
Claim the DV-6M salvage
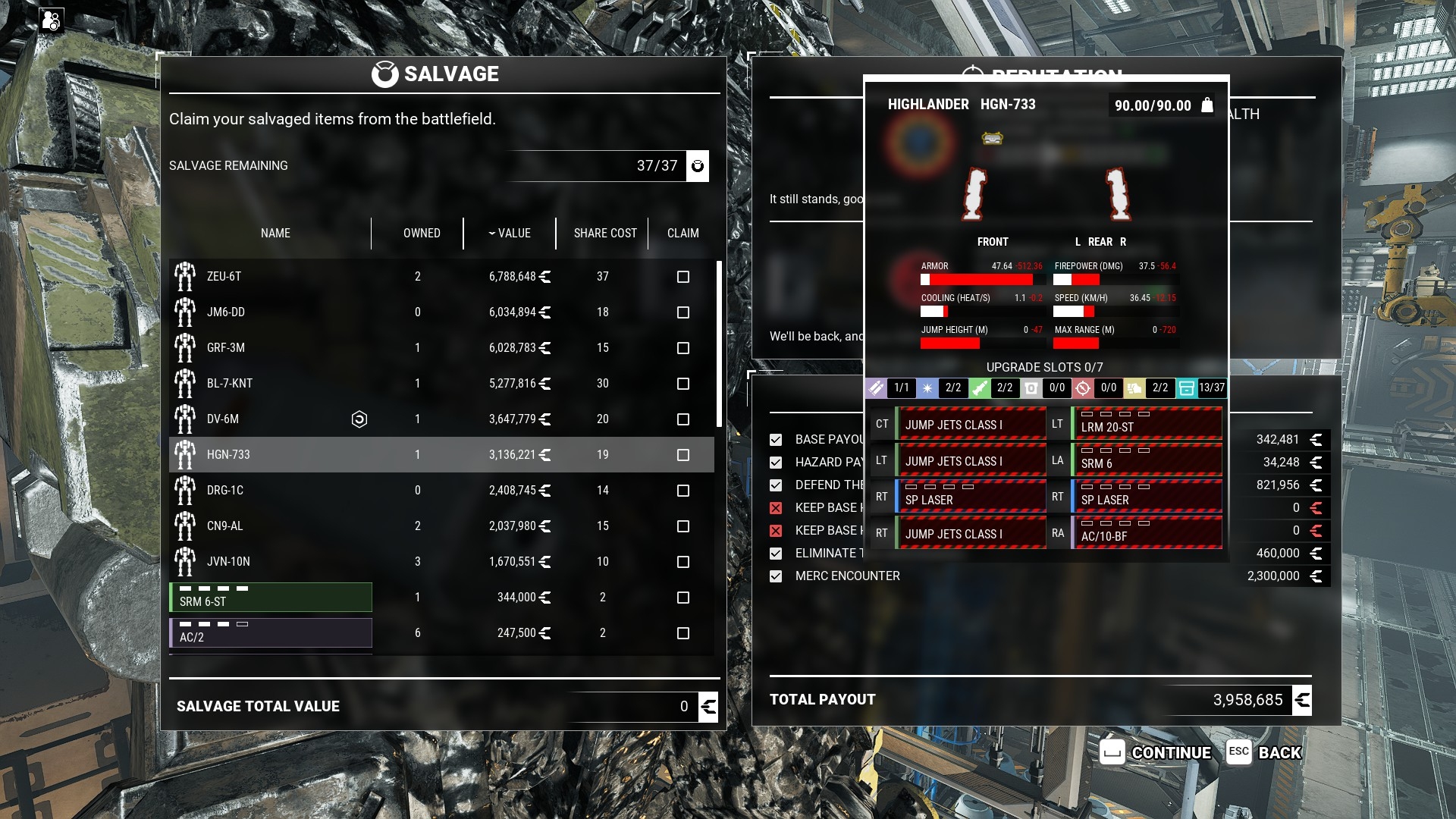[682, 419]
